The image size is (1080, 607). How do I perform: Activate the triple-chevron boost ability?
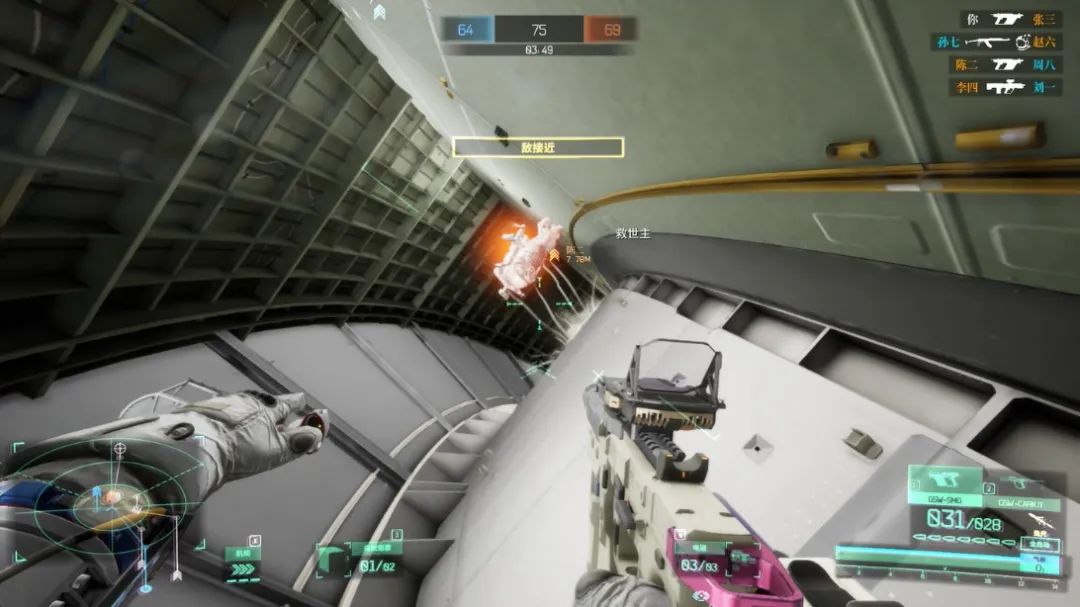(x=241, y=566)
